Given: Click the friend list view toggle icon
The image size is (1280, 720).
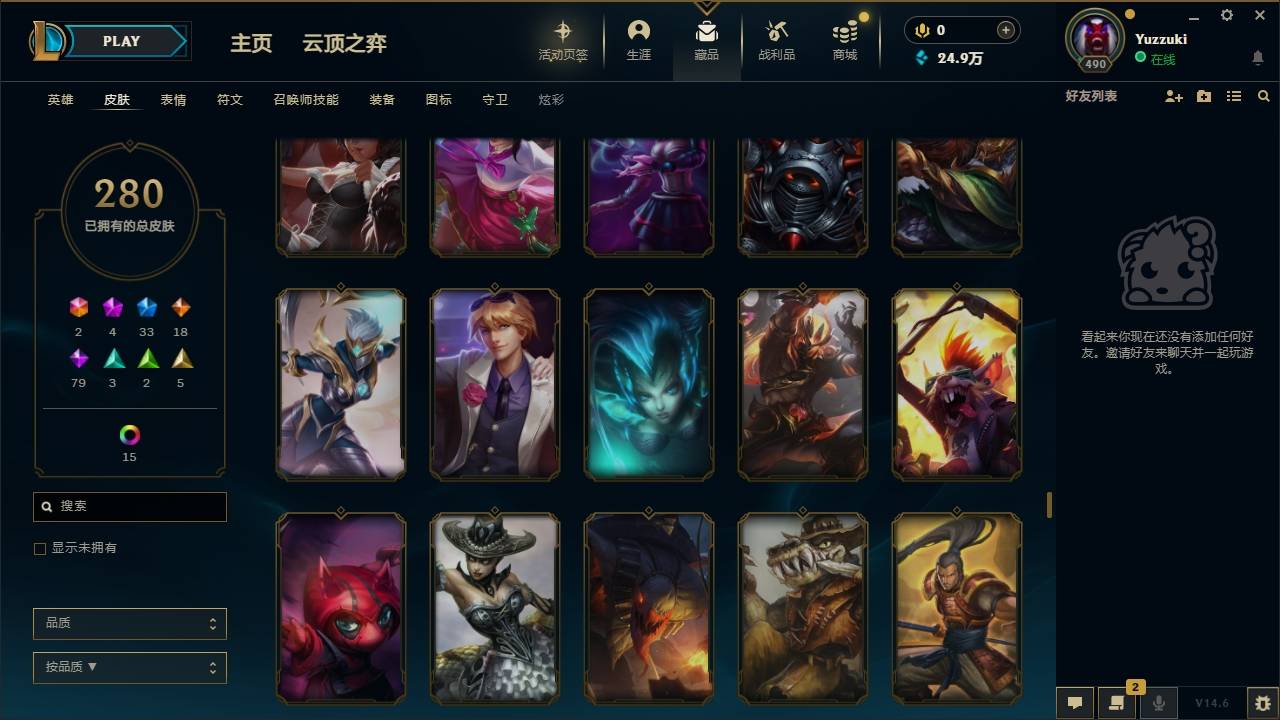Looking at the screenshot, I should coord(1233,96).
